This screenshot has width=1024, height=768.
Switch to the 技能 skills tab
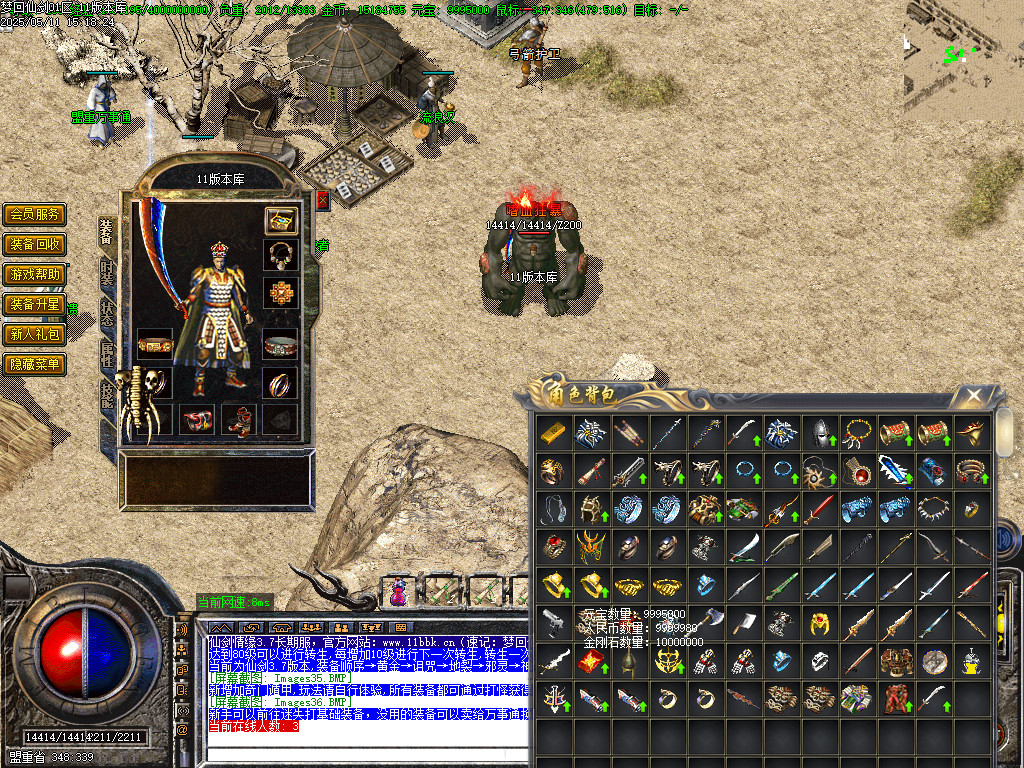(107, 393)
